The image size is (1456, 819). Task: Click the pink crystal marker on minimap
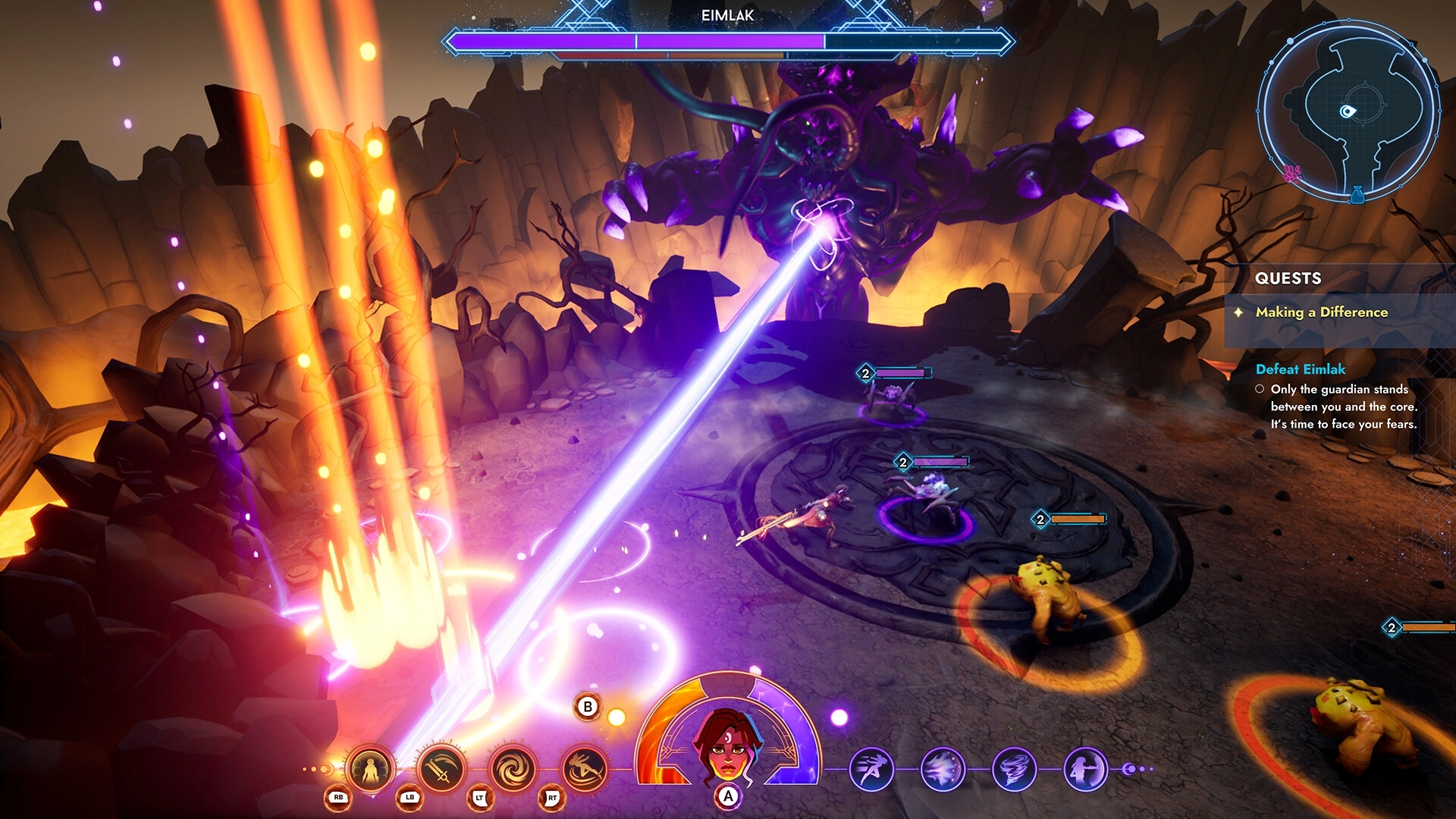1291,173
